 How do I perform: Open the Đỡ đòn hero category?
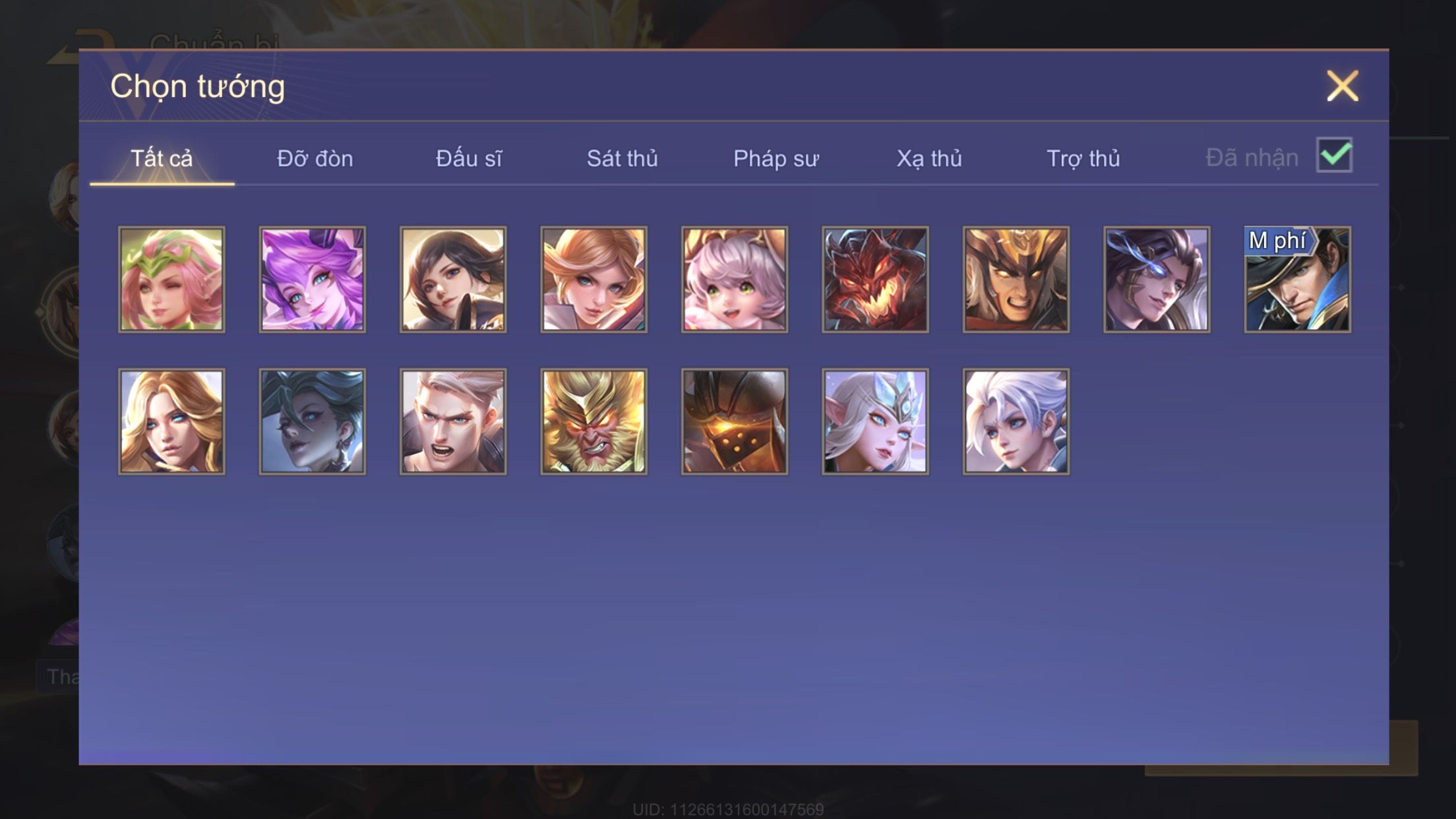point(315,159)
